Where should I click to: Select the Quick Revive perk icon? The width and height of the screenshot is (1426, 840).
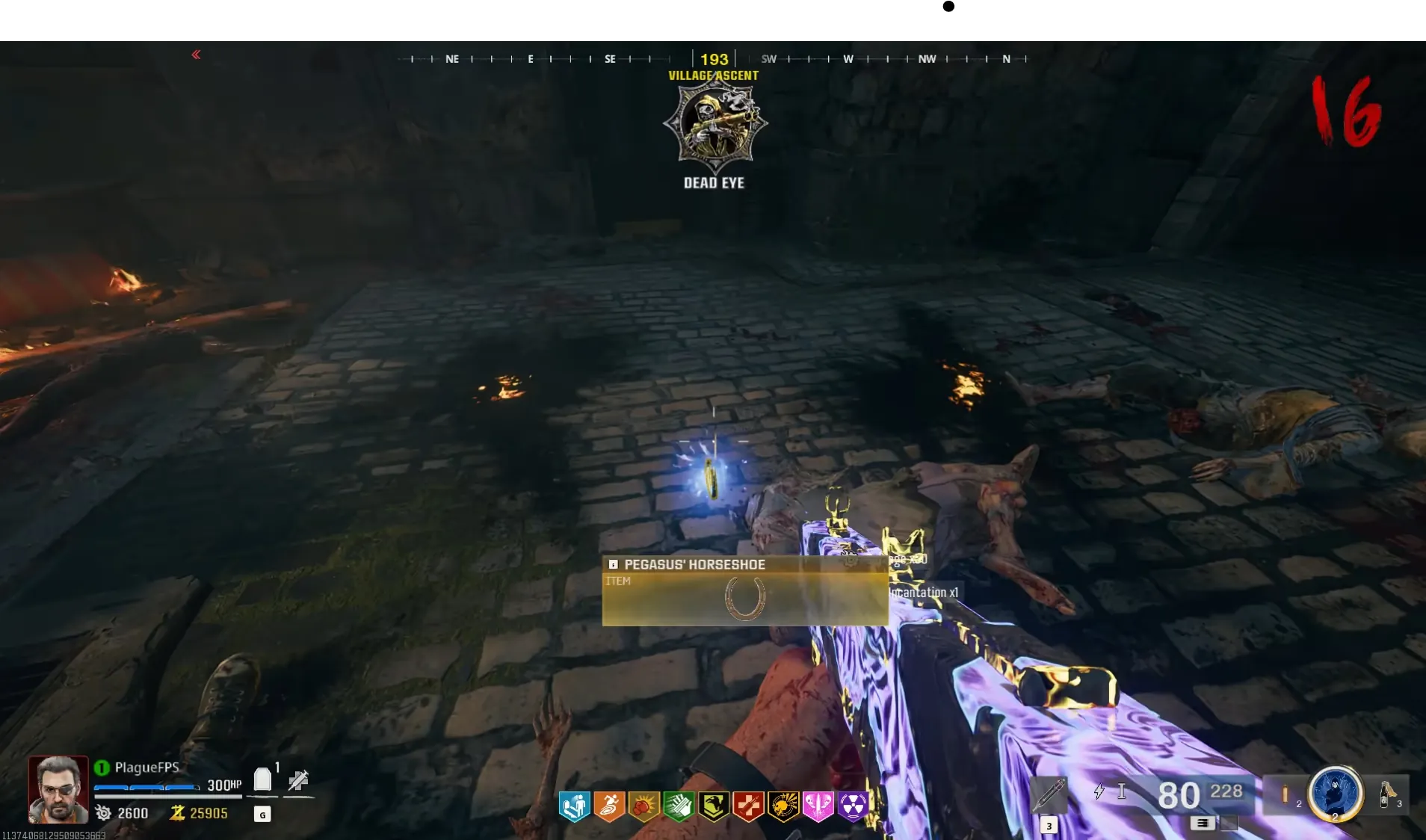point(574,806)
